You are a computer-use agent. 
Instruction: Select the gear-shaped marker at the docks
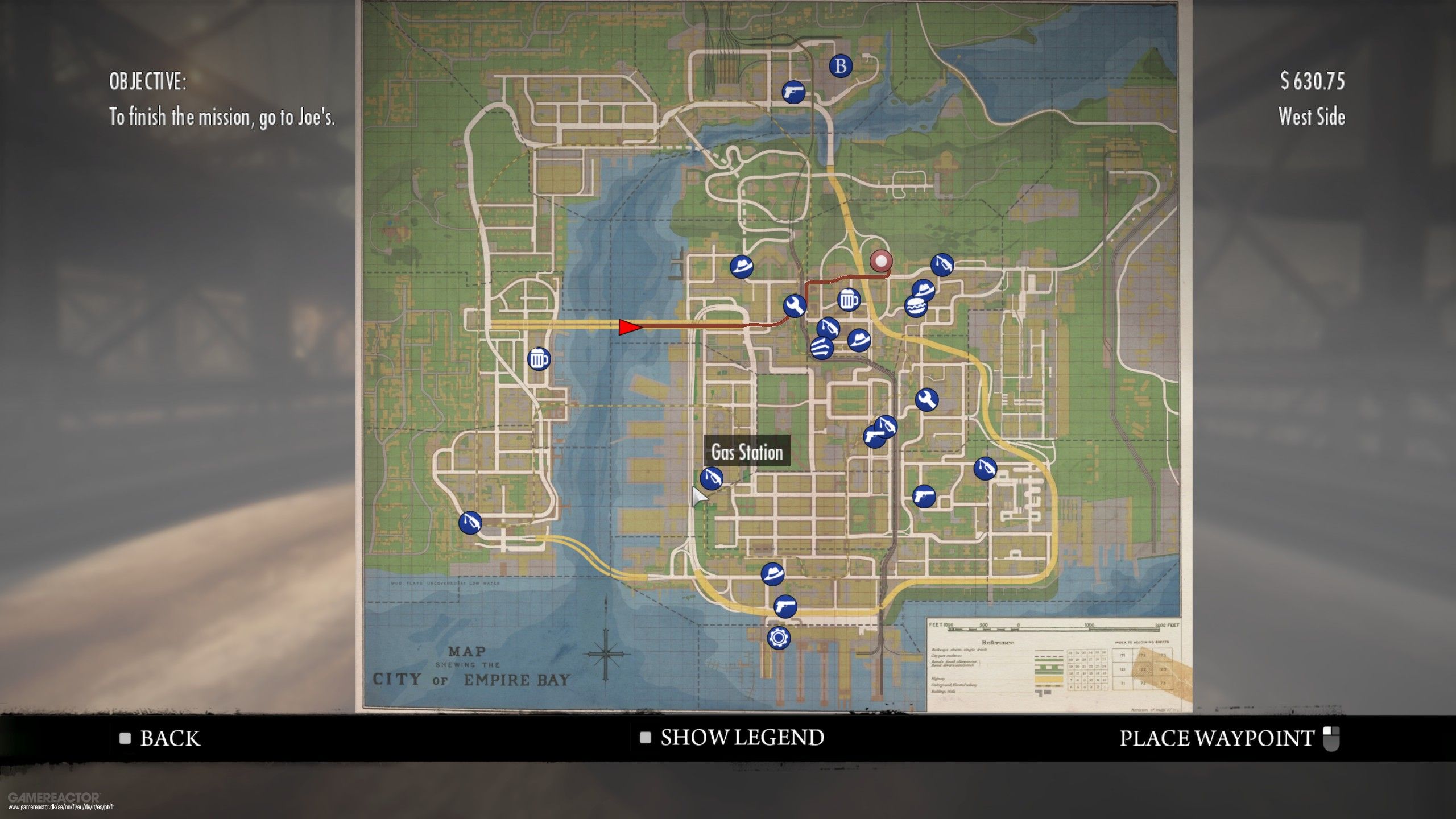[x=778, y=638]
